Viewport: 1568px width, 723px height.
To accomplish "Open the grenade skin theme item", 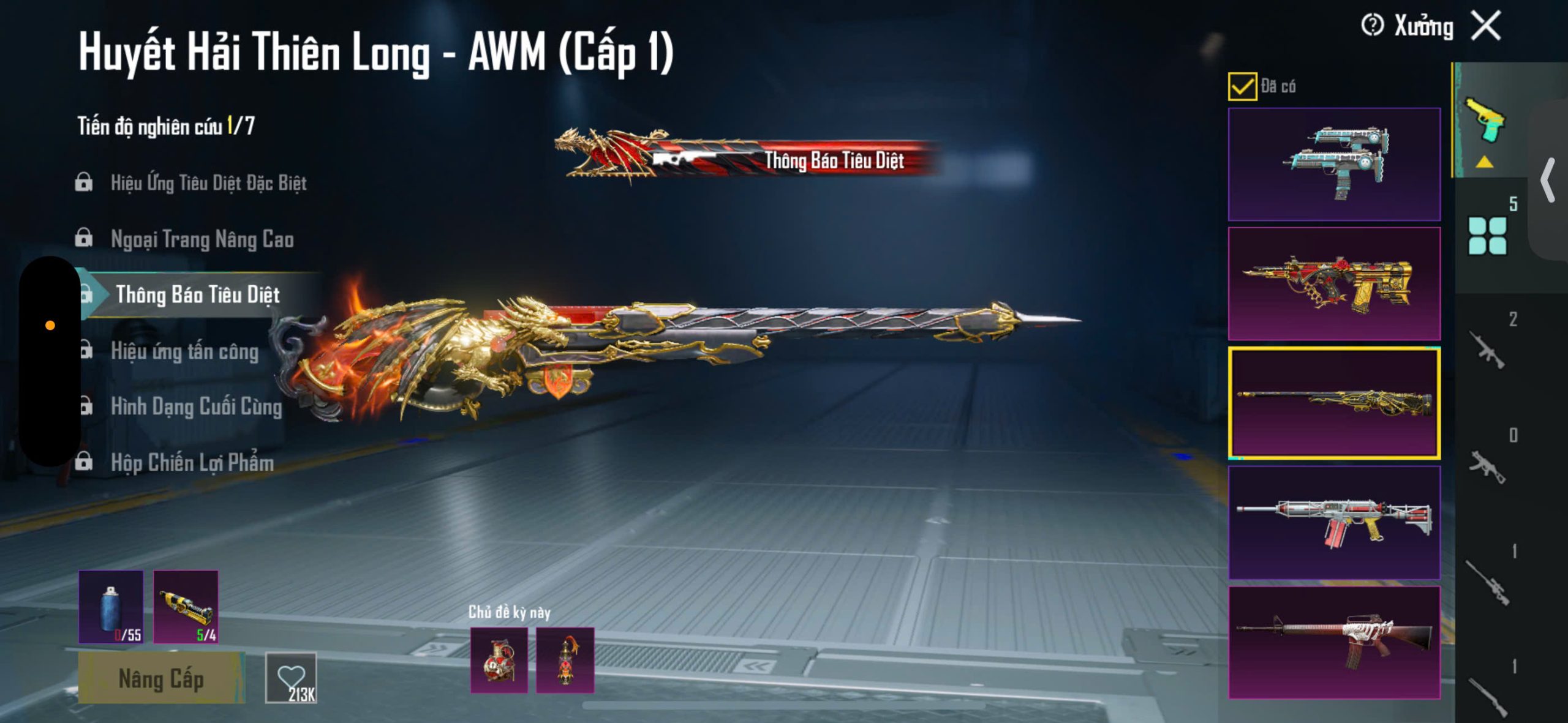I will coord(499,660).
